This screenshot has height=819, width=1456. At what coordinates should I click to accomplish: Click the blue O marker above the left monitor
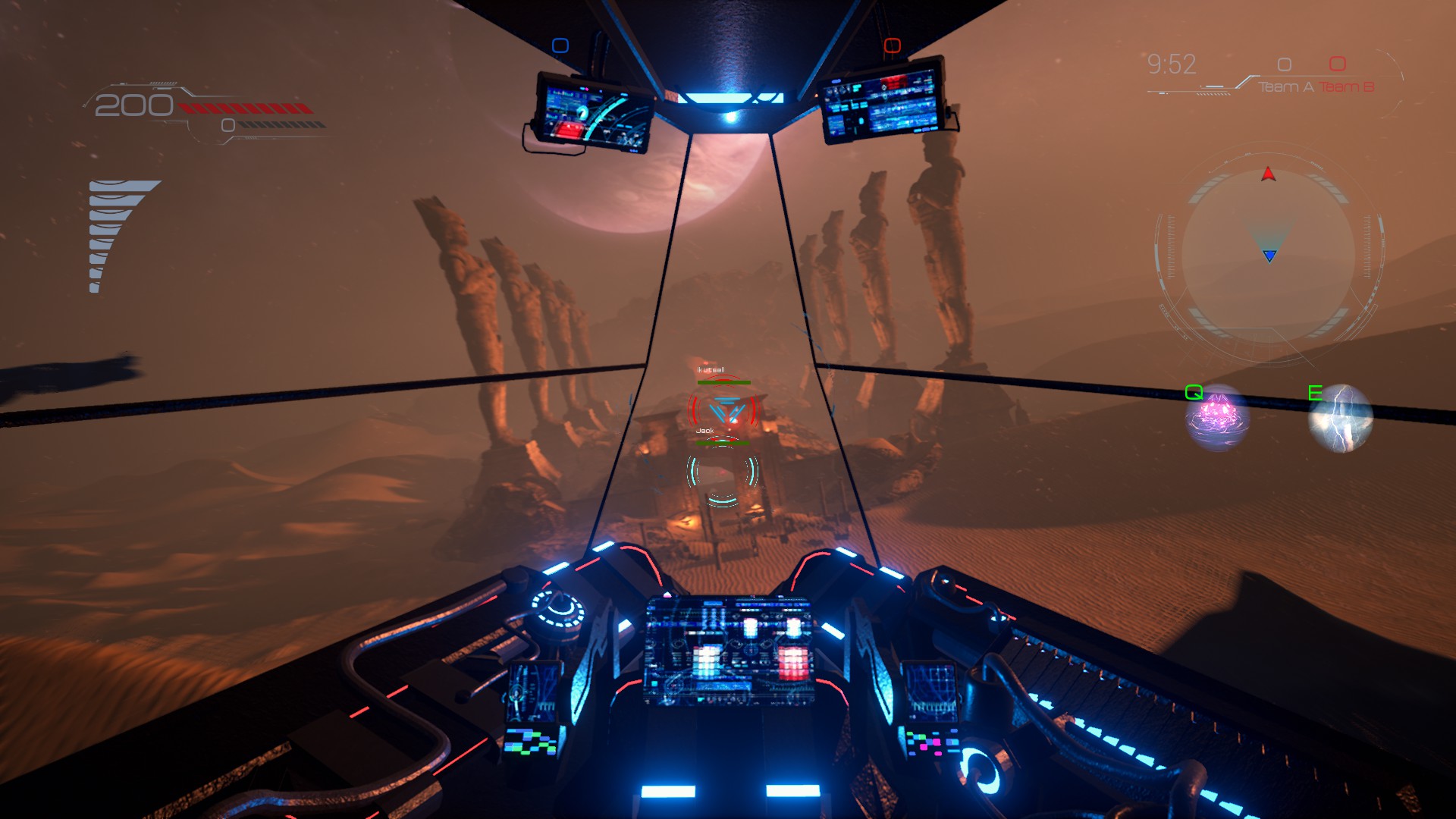559,45
